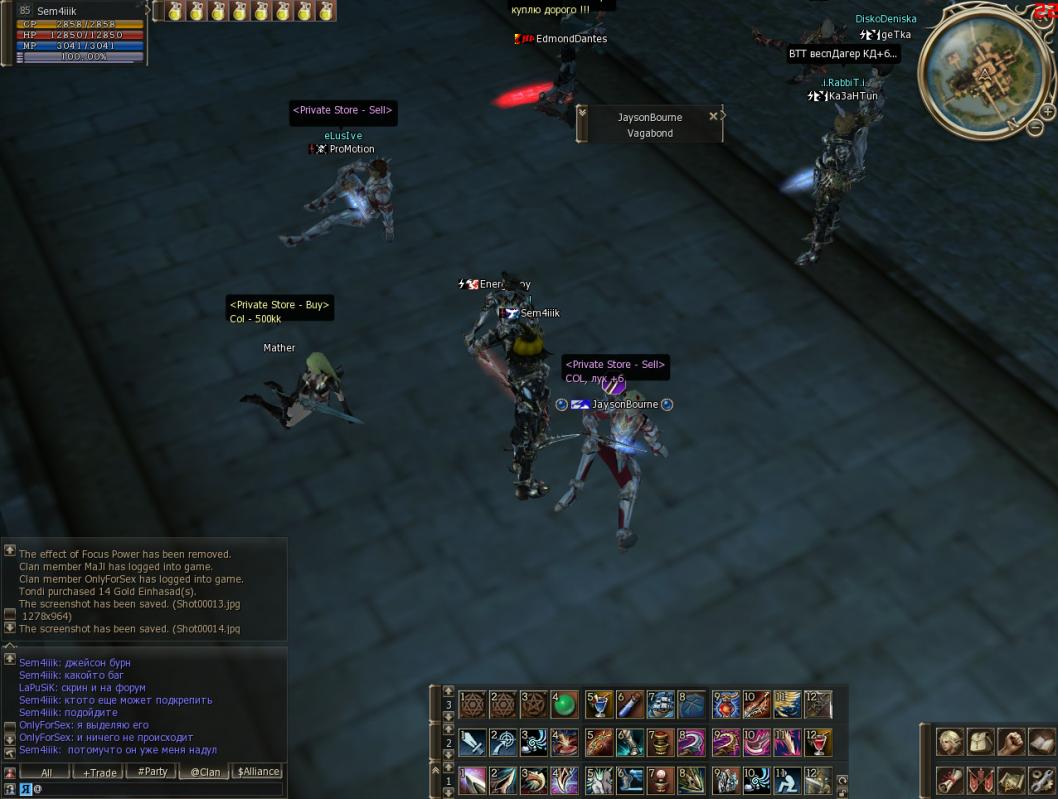The height and width of the screenshot is (799, 1058).
Task: Show the $Alliance chat tab
Action: pyautogui.click(x=258, y=772)
